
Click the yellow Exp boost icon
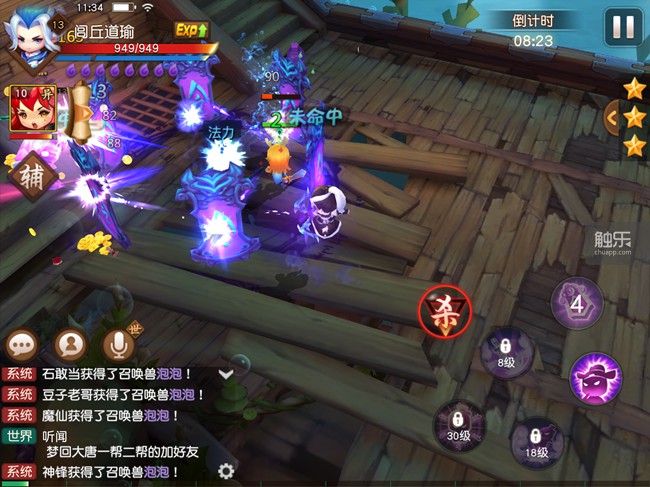[192, 31]
